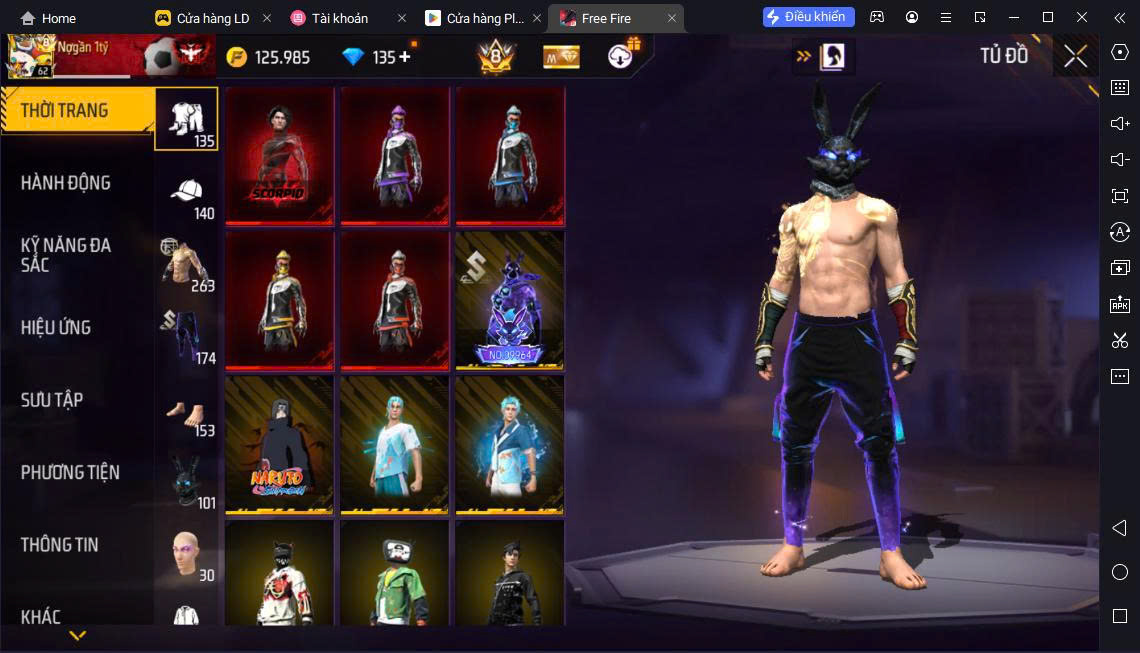Open the gold coin balance
The image size is (1140, 653).
[x=268, y=57]
